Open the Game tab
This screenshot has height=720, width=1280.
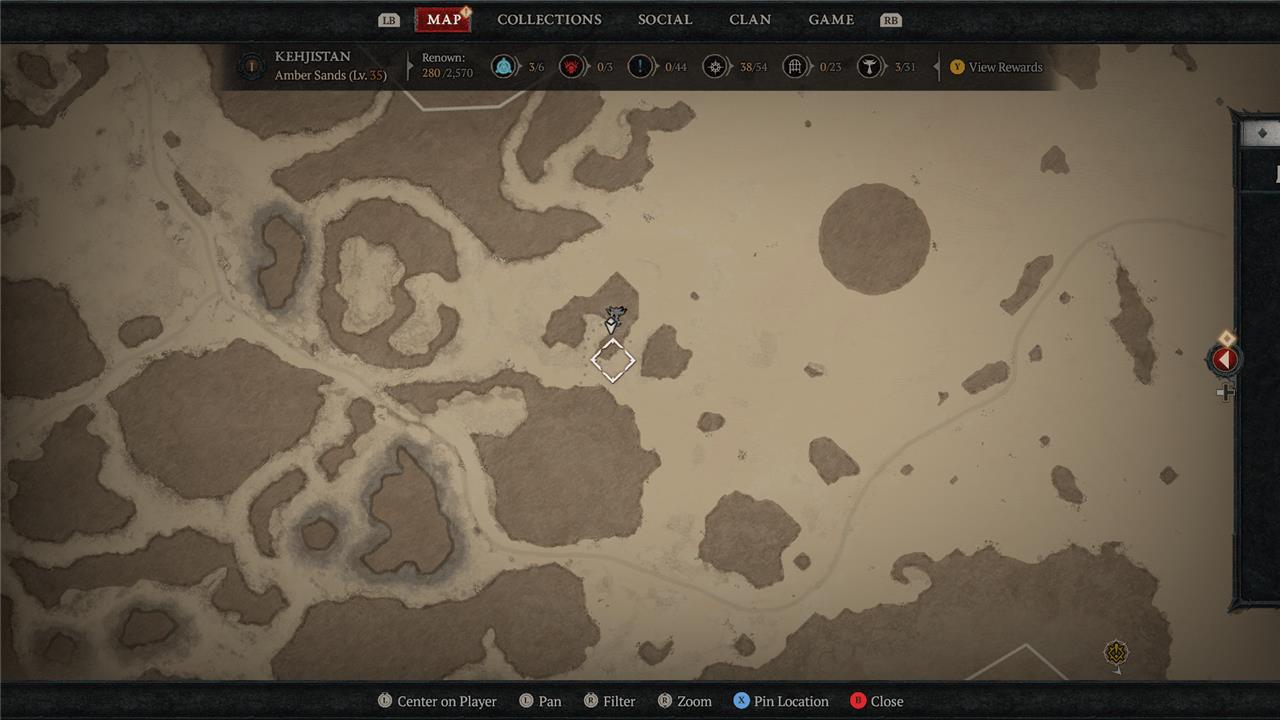point(831,20)
